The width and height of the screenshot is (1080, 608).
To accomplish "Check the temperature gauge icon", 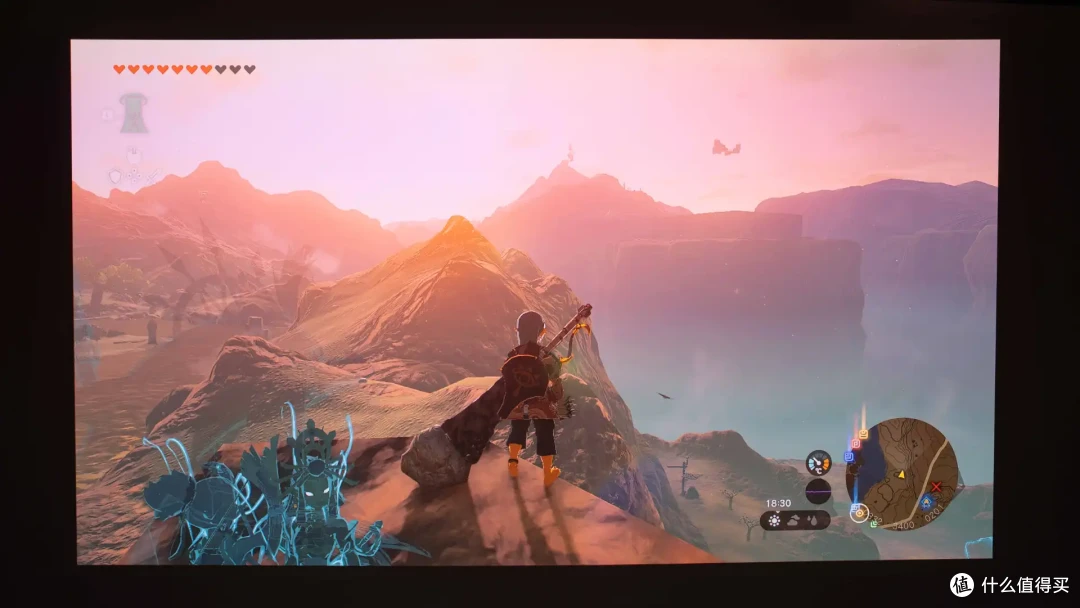I will (818, 462).
